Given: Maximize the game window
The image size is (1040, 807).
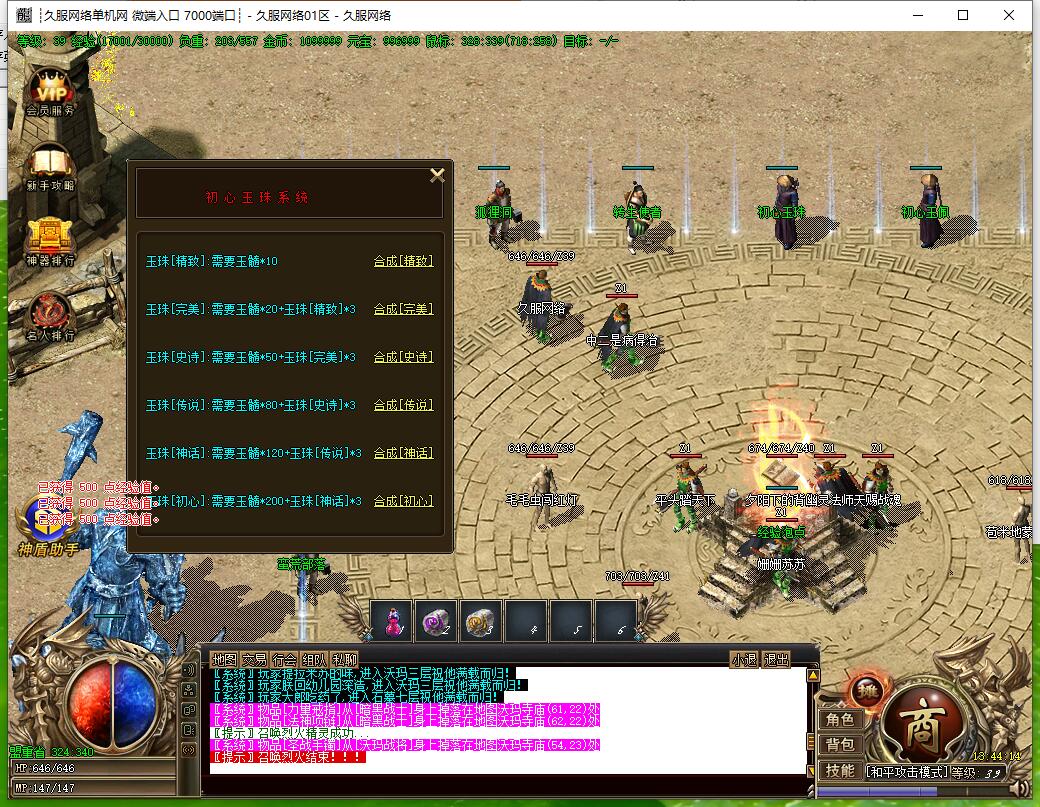Looking at the screenshot, I should (963, 15).
